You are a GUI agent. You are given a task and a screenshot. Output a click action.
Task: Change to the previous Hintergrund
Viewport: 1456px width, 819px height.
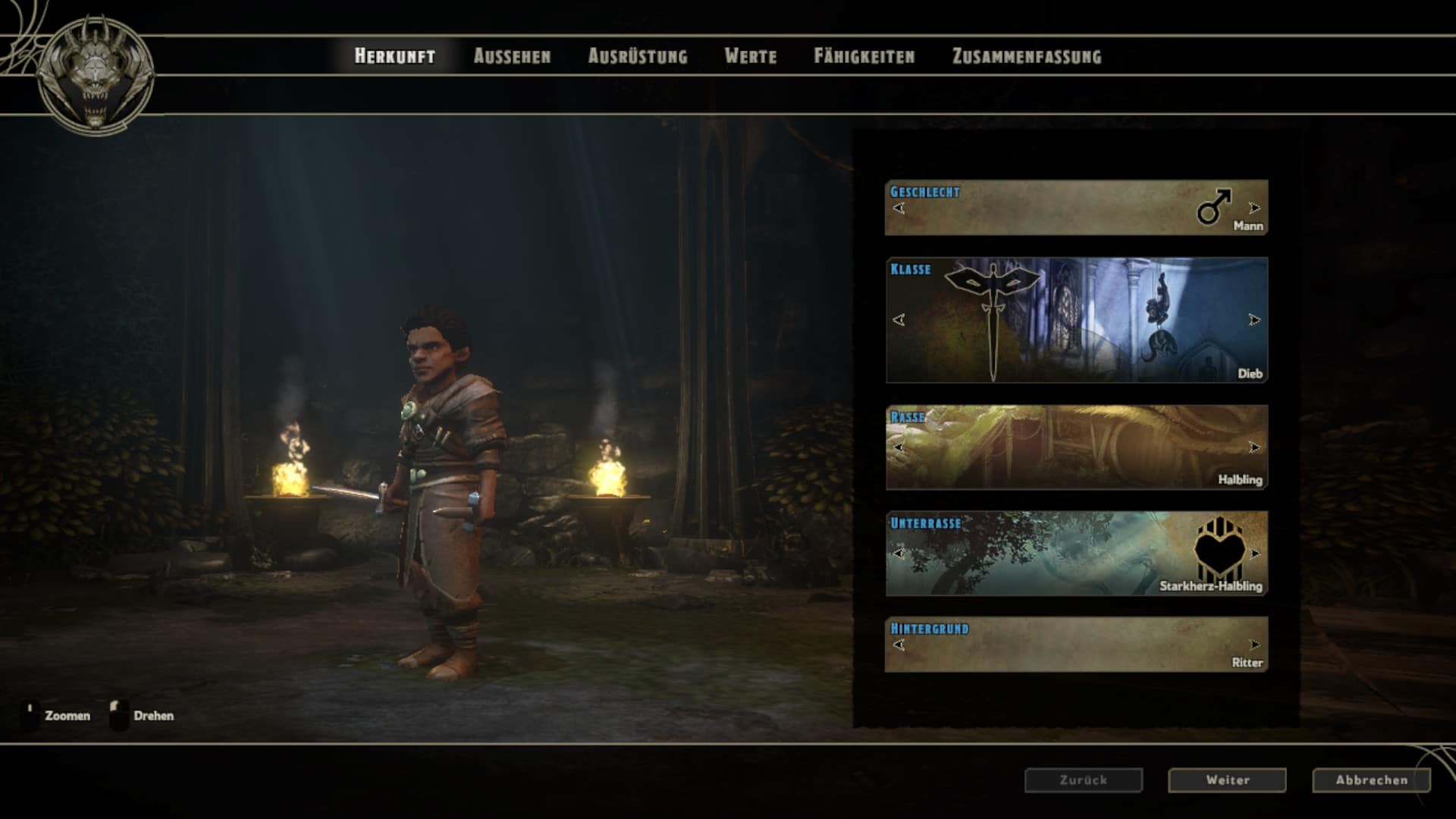point(899,645)
